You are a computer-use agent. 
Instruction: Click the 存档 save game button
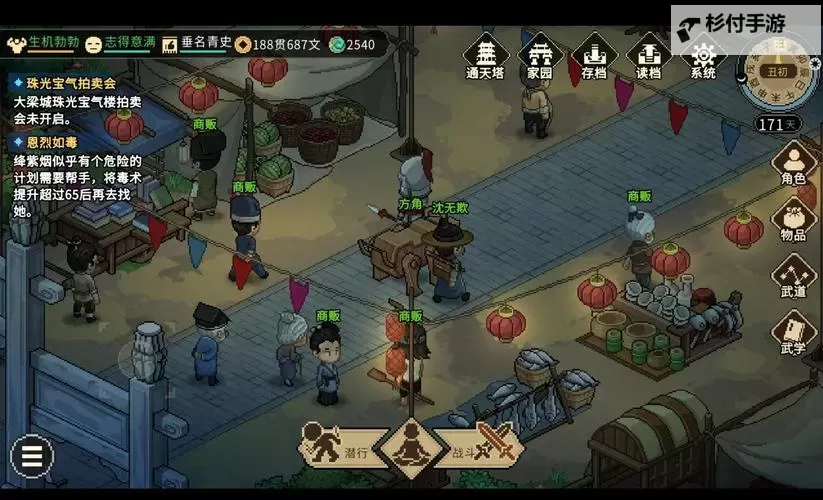tap(594, 56)
